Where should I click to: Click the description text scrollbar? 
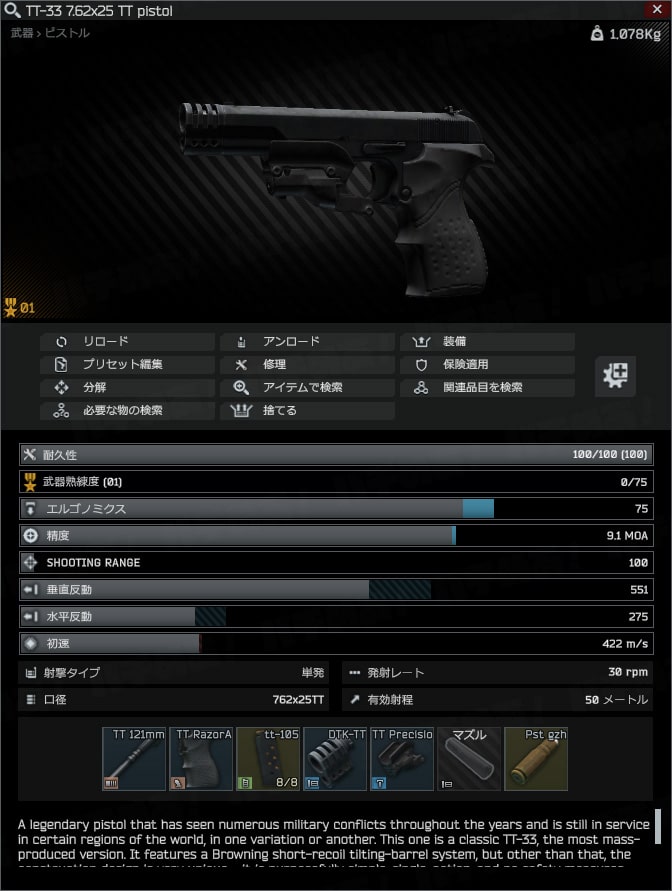[x=658, y=827]
